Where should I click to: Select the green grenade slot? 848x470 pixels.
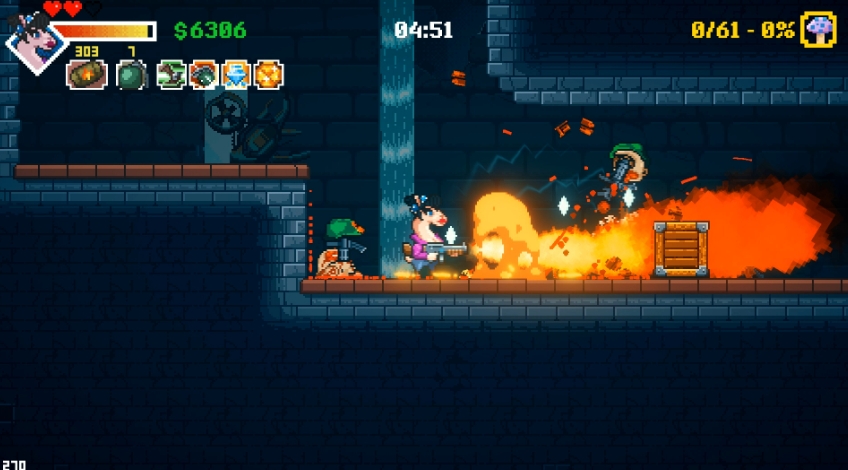(x=132, y=75)
